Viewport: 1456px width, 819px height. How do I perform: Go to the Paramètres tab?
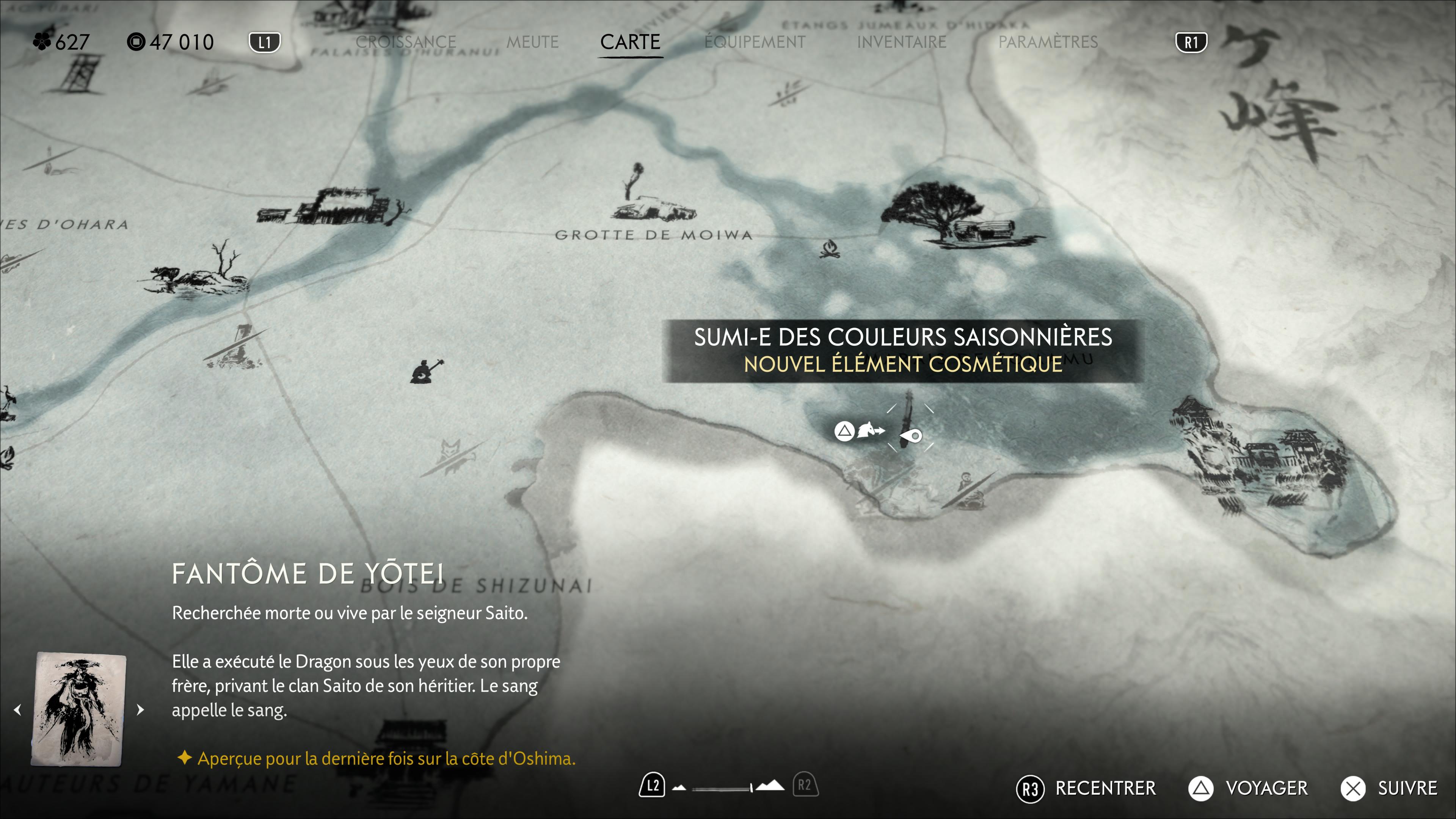pyautogui.click(x=1047, y=42)
